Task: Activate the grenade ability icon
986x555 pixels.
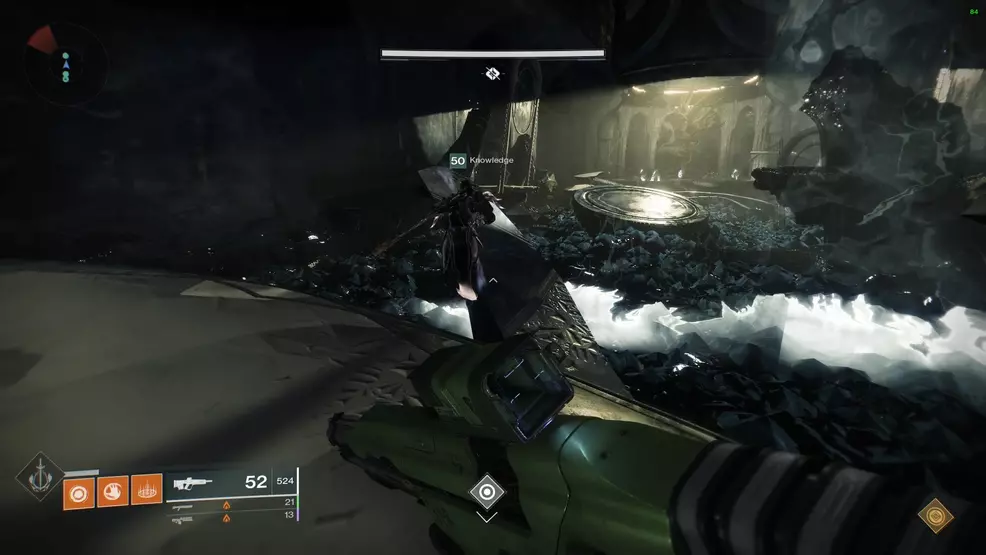Action: tap(79, 491)
